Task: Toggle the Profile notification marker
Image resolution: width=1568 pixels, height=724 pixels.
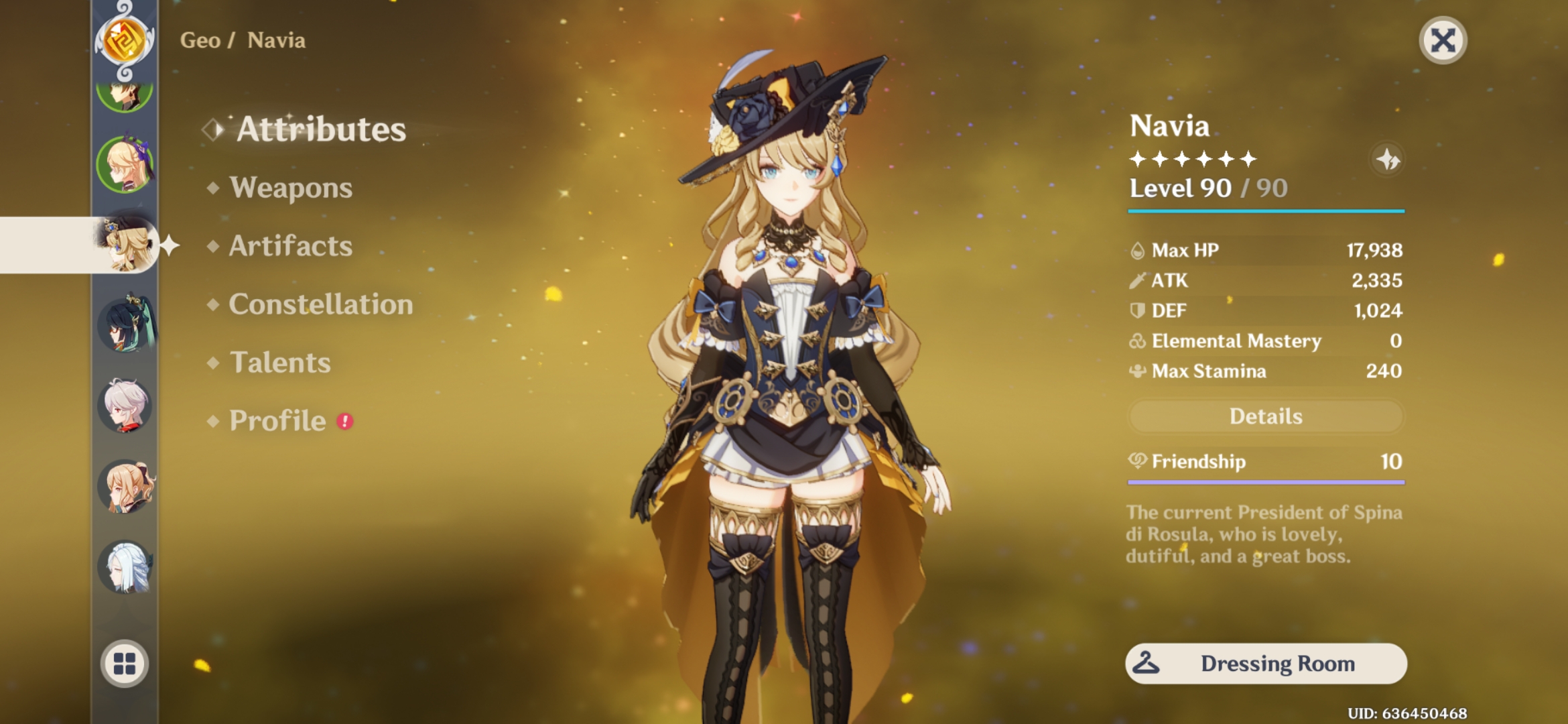Action: pyautogui.click(x=344, y=422)
